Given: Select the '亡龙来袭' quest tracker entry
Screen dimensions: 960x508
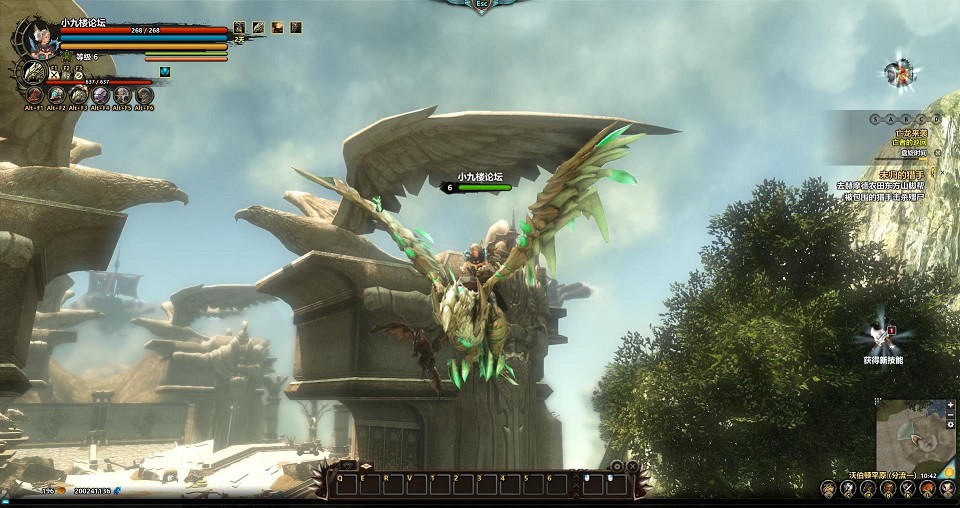Looking at the screenshot, I should (x=910, y=133).
